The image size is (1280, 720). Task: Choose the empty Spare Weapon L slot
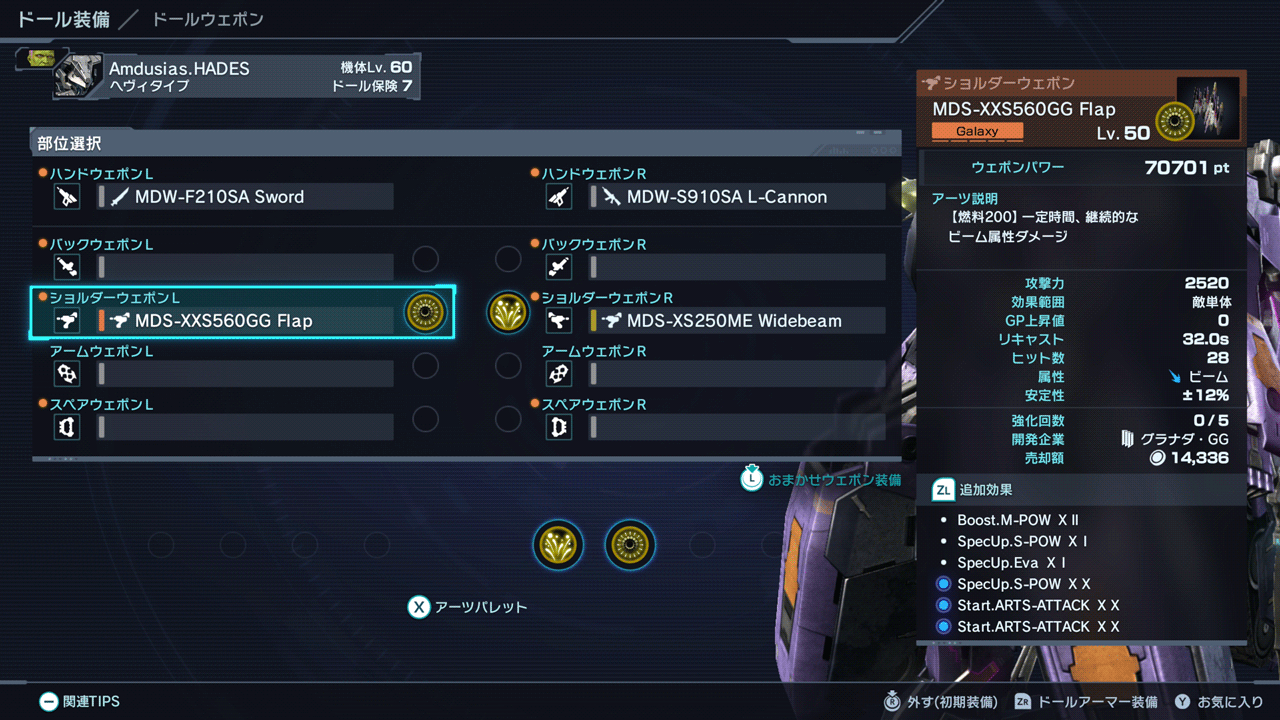coord(245,427)
